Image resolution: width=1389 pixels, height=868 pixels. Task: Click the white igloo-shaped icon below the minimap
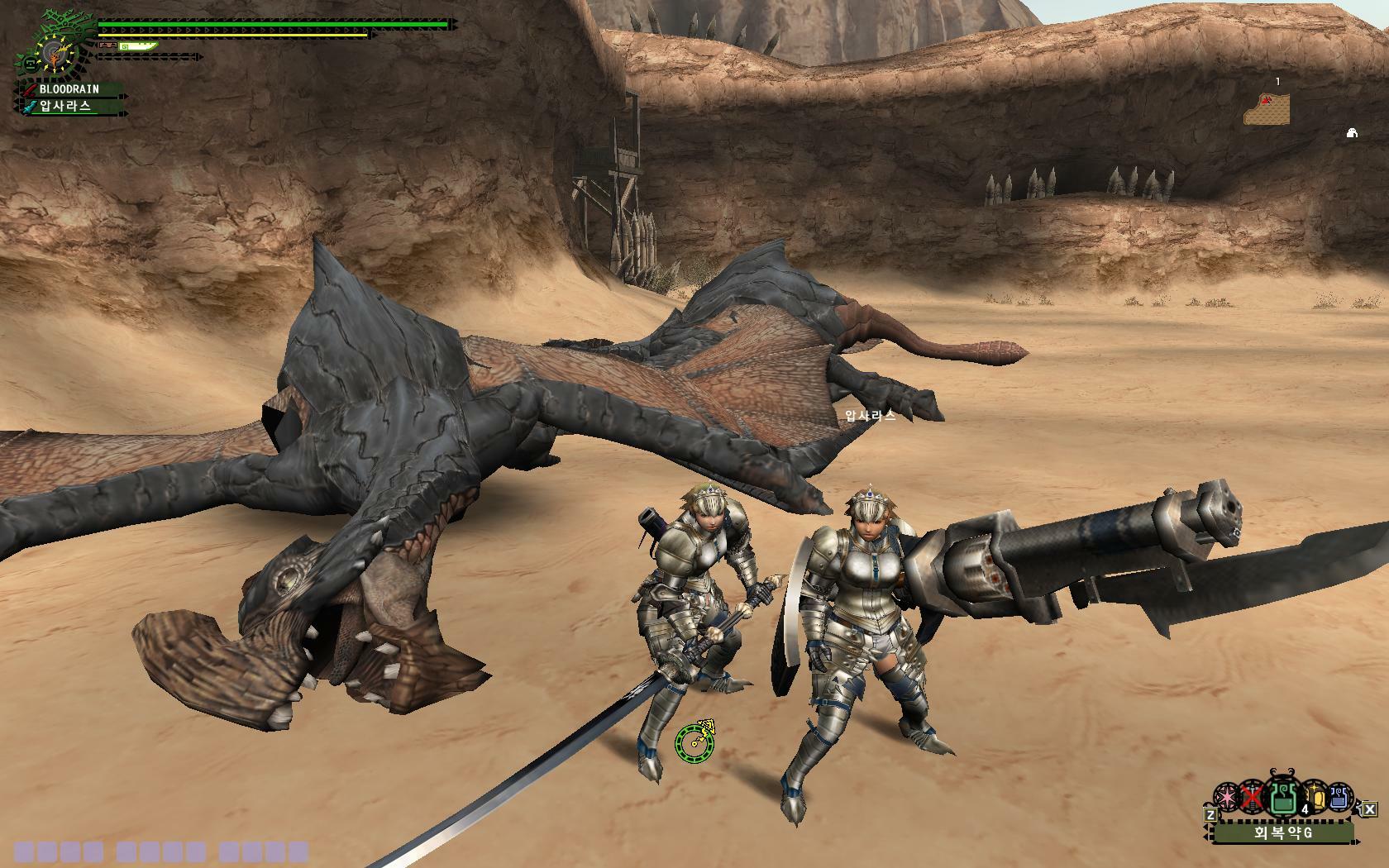1352,132
